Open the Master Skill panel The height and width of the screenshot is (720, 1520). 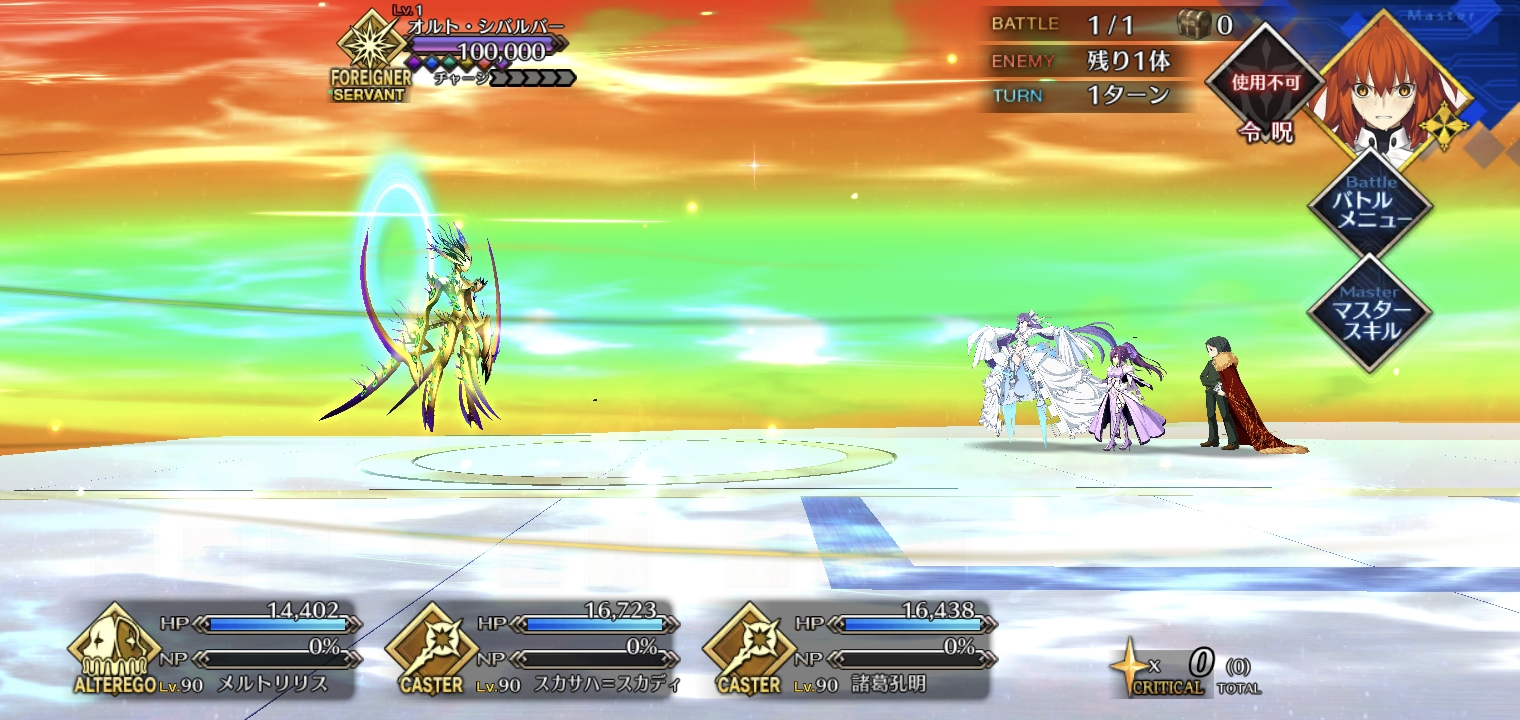1370,312
